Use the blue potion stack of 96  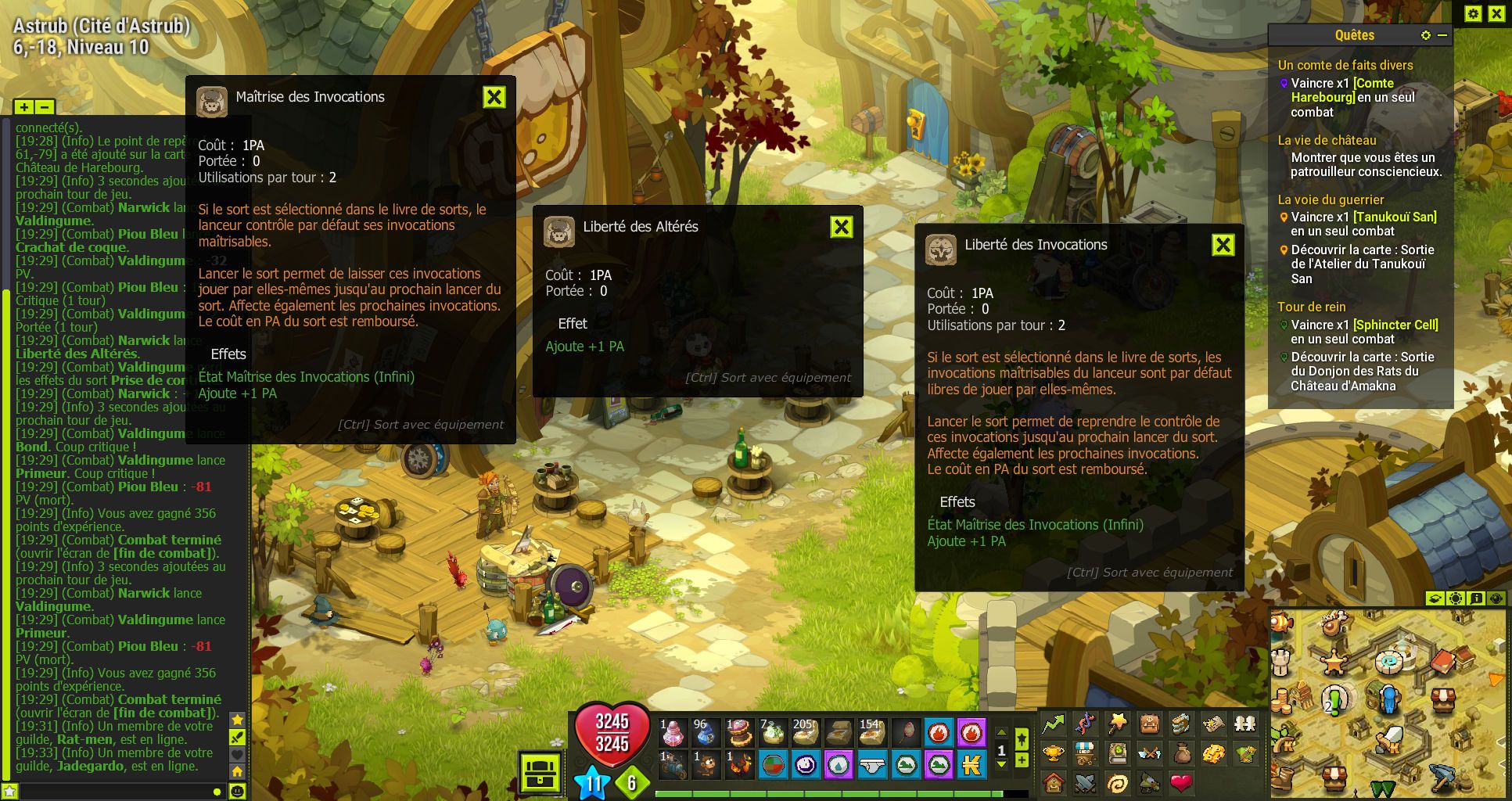pyautogui.click(x=706, y=733)
